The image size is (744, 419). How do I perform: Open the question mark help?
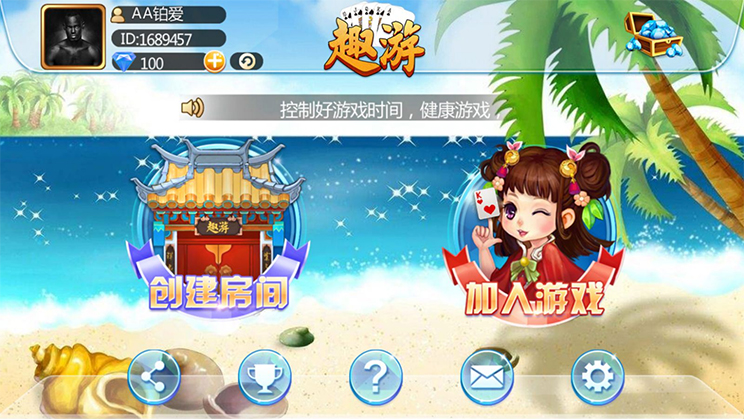(375, 377)
